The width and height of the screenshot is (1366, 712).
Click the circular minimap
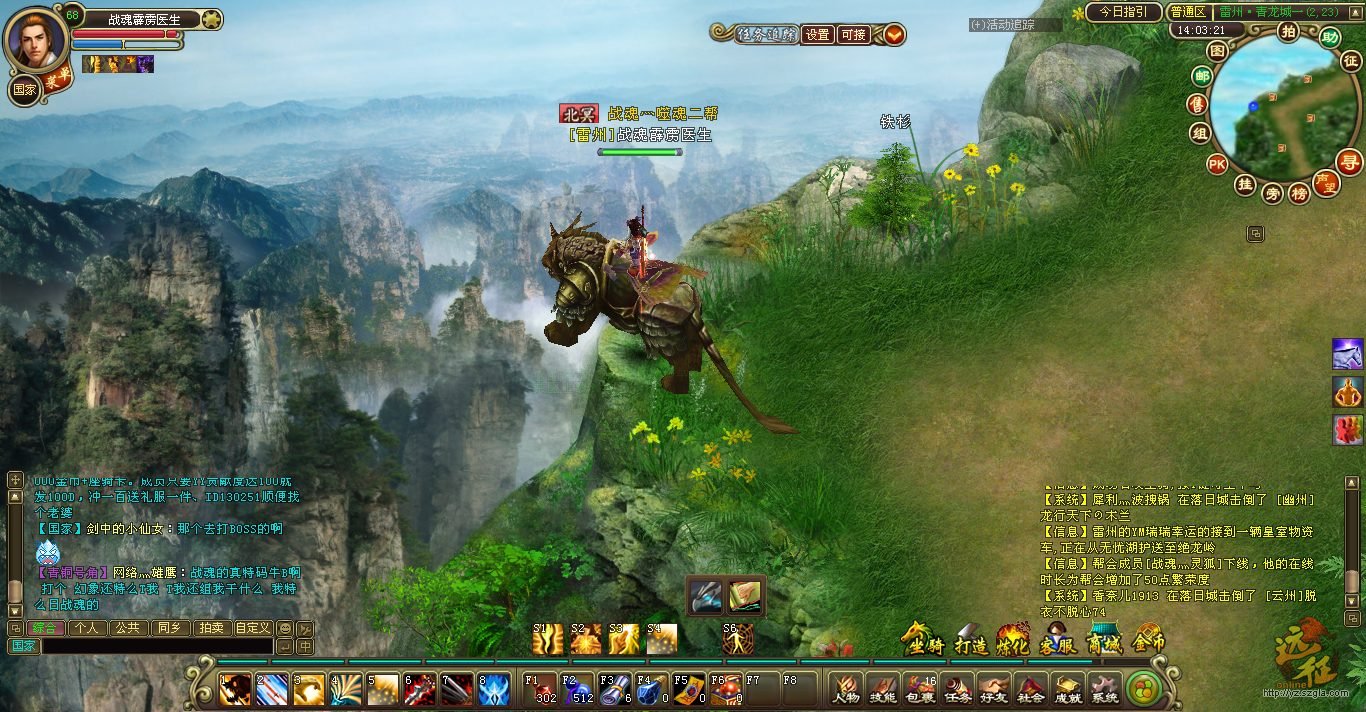[x=1278, y=108]
